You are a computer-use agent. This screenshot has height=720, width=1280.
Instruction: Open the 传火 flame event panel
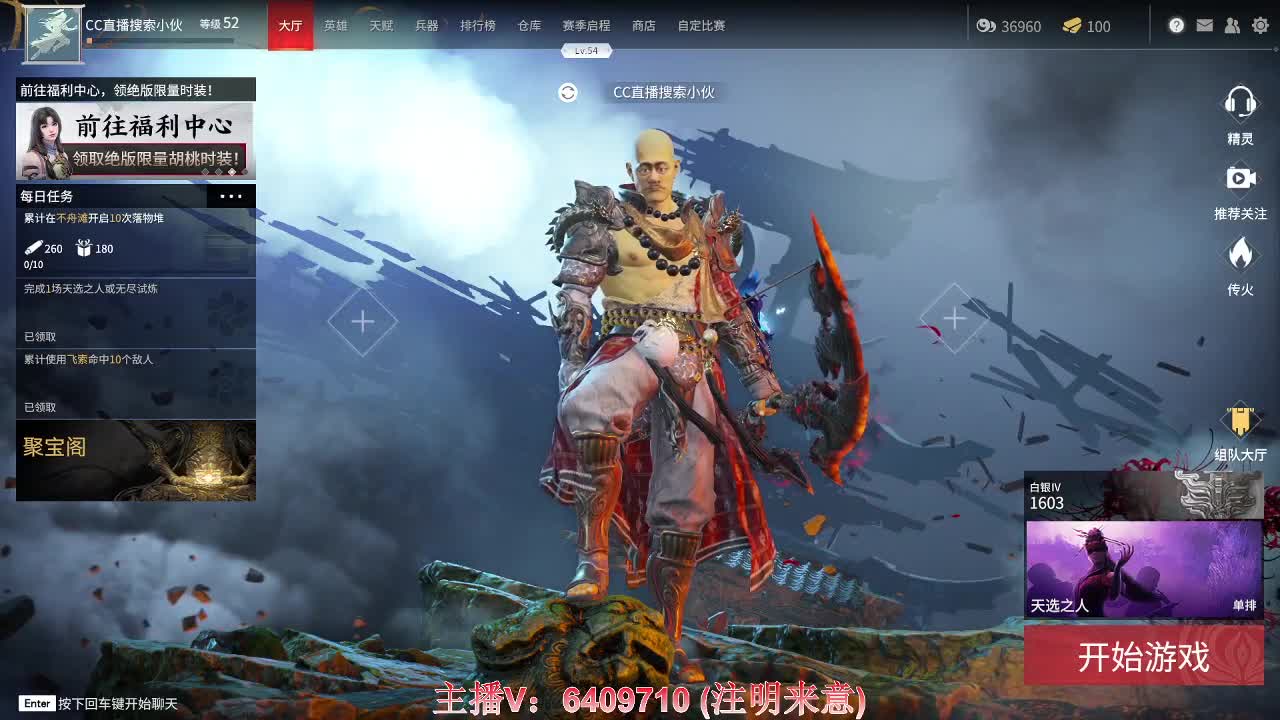click(1241, 262)
